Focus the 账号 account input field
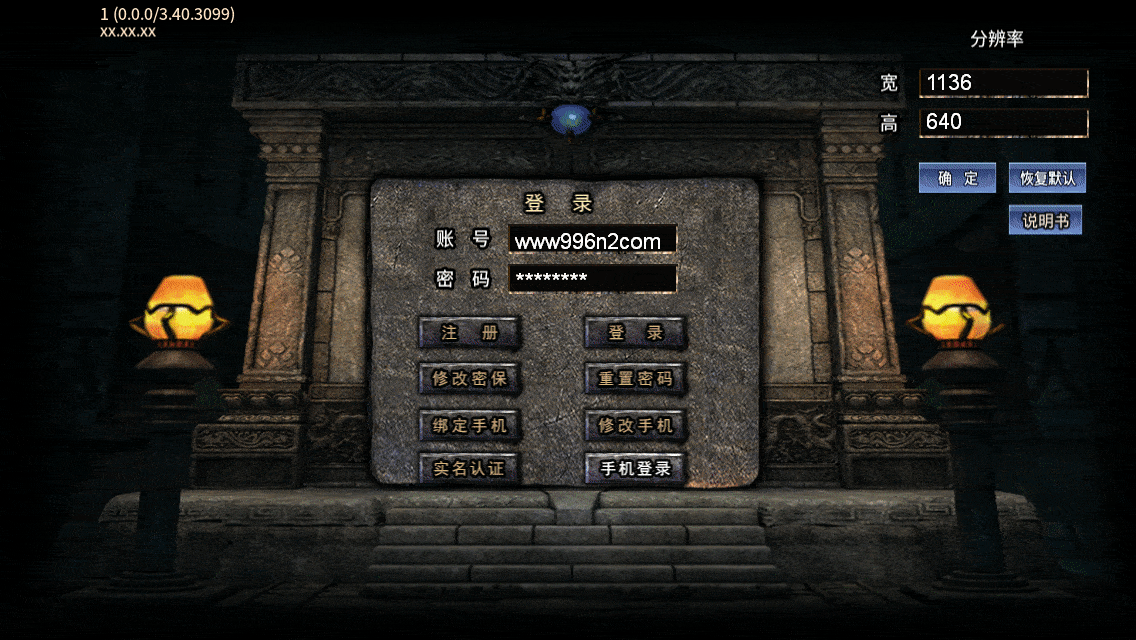Screen dimensions: 1136x640 (x=592, y=240)
